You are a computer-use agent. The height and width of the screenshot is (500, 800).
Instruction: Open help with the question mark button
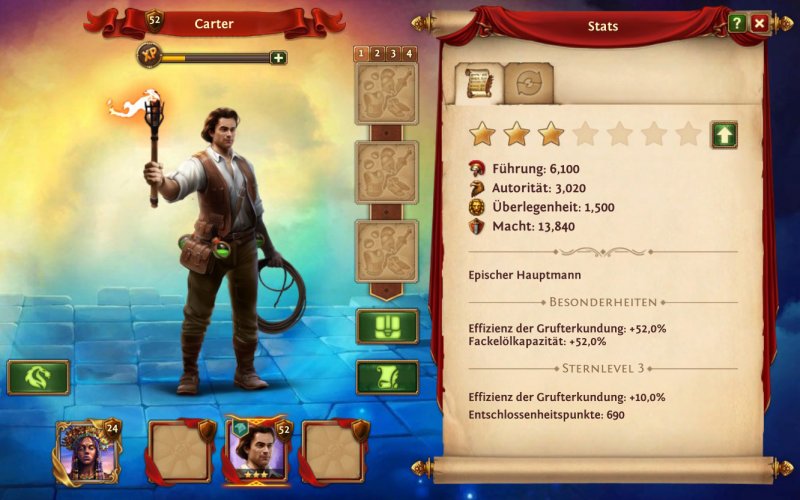click(x=738, y=22)
